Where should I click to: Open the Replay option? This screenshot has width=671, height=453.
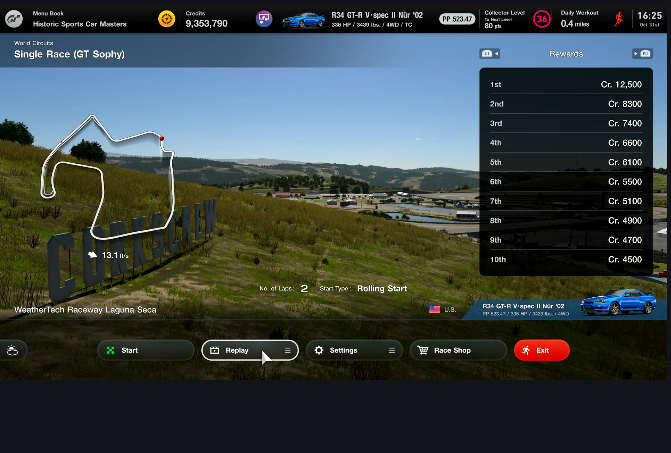249,350
